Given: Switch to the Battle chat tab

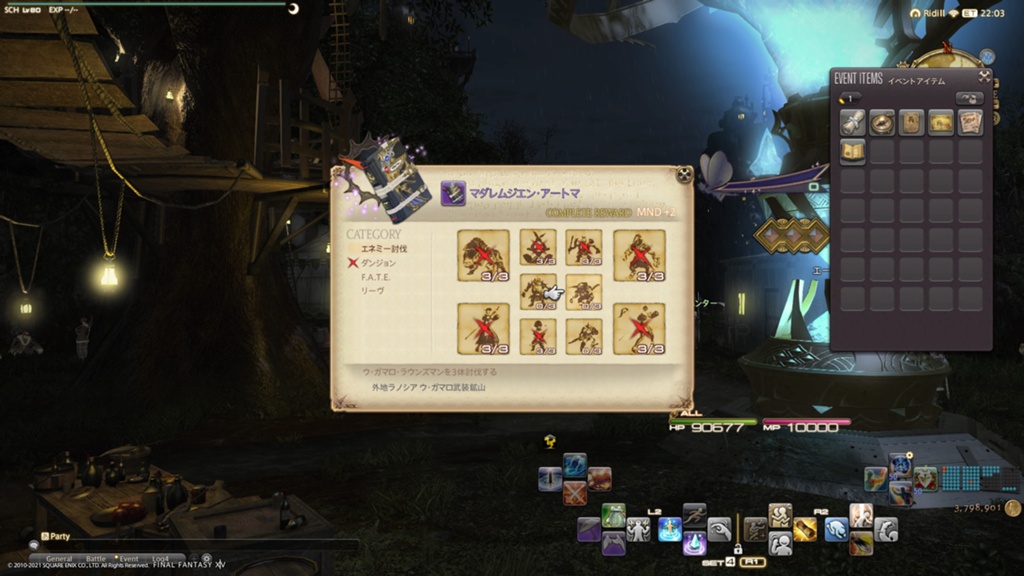Looking at the screenshot, I should pyautogui.click(x=96, y=559).
